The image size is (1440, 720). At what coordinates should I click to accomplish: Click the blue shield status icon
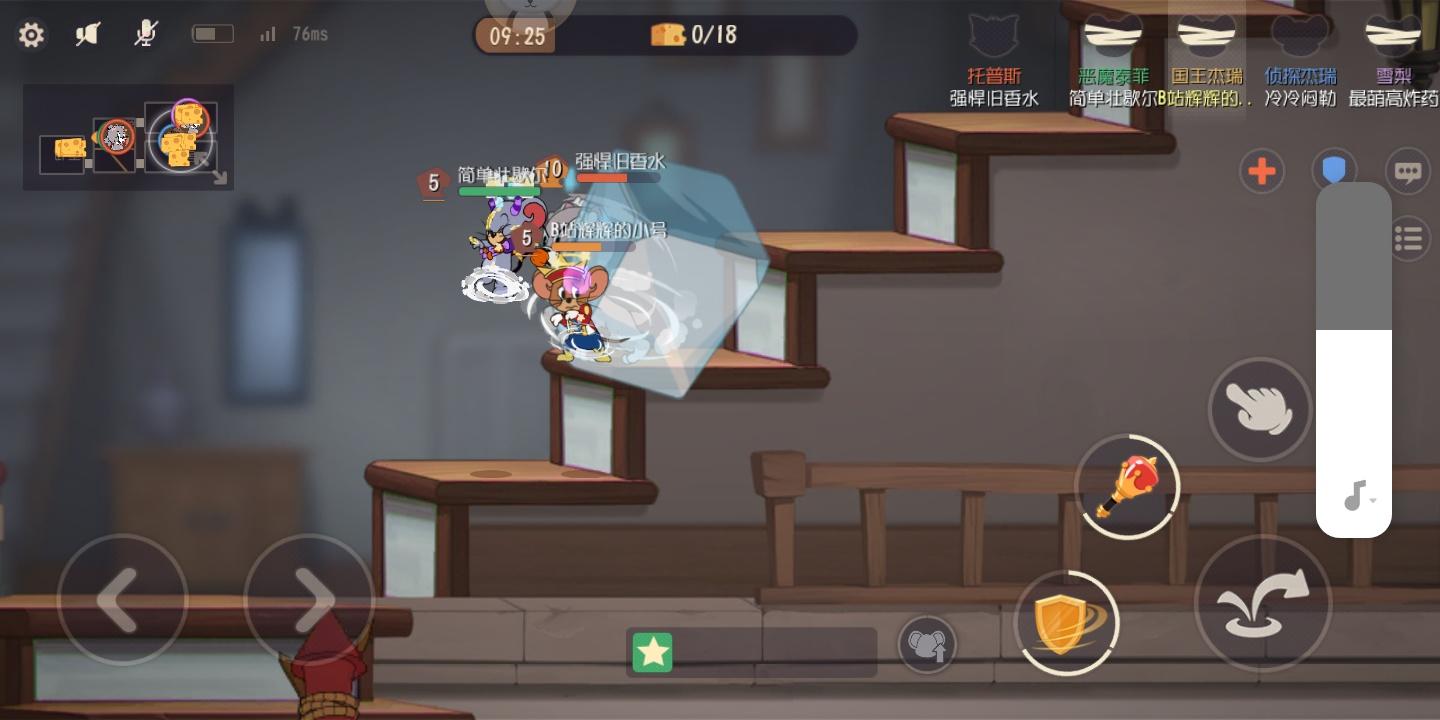1334,170
